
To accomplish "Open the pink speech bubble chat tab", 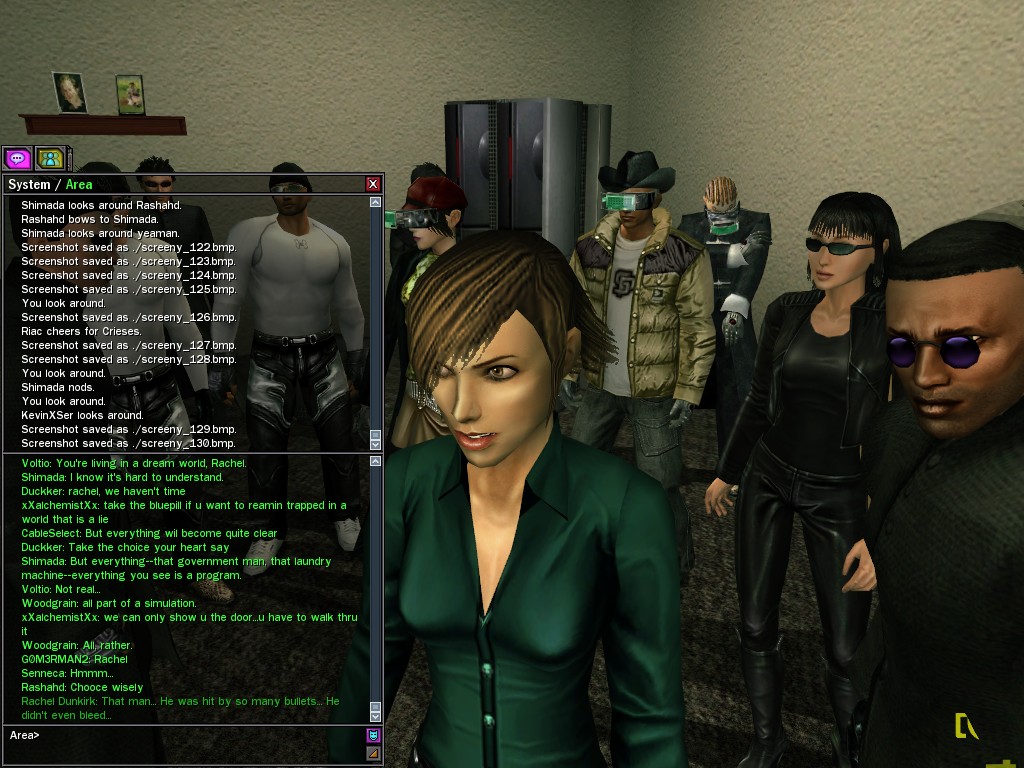I will coord(17,158).
